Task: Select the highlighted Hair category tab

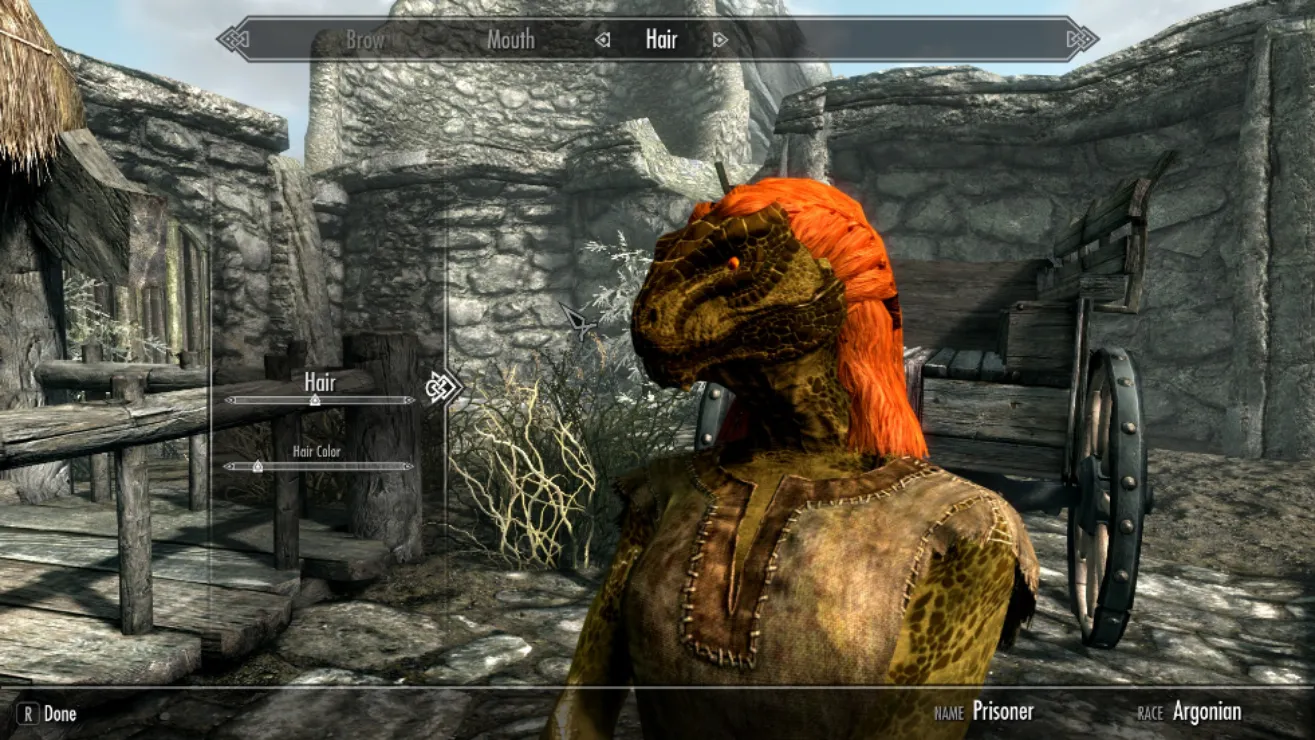Action: [x=661, y=40]
